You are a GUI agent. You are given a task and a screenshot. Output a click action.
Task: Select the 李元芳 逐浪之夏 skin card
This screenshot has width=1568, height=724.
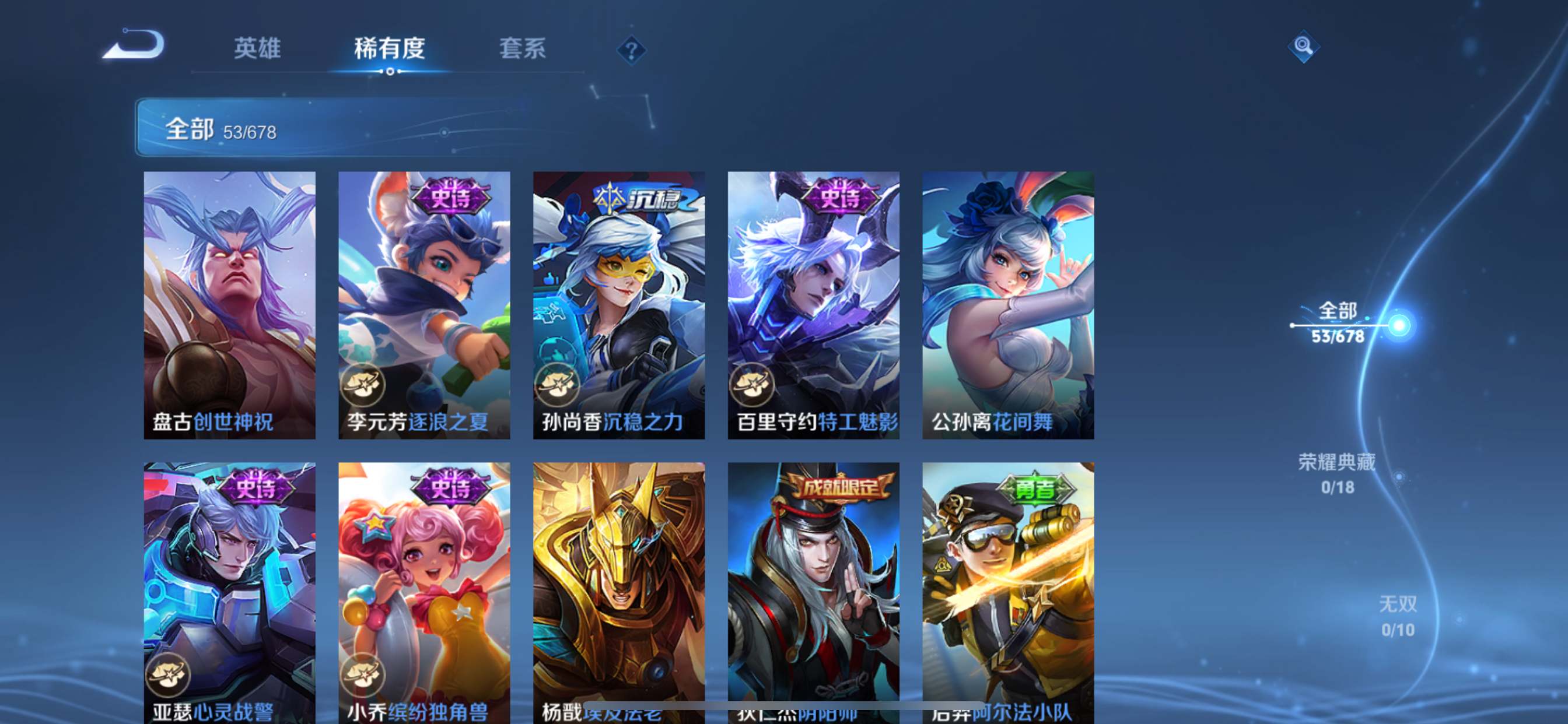pyautogui.click(x=424, y=305)
